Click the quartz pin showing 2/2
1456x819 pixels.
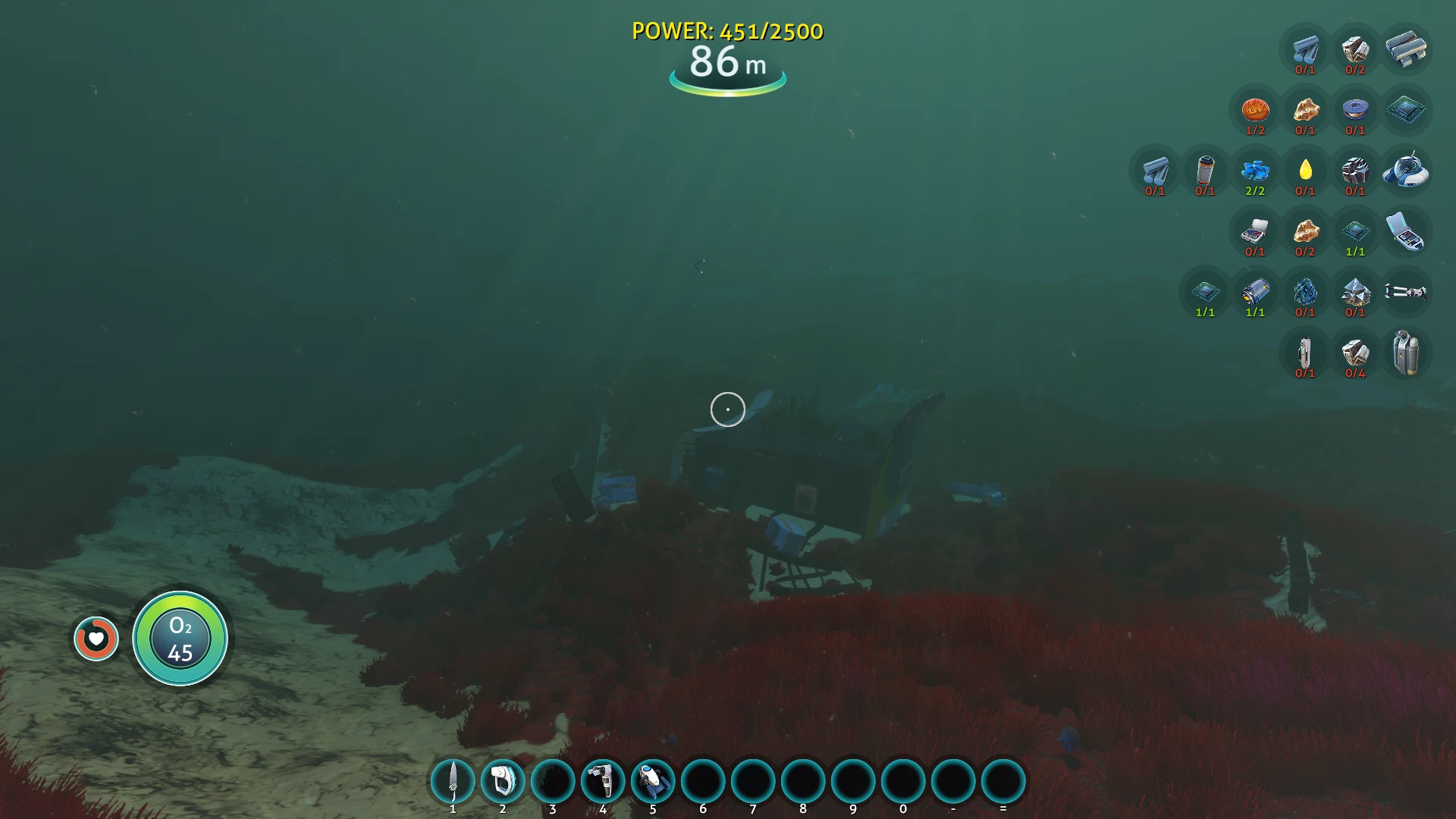tap(1256, 171)
